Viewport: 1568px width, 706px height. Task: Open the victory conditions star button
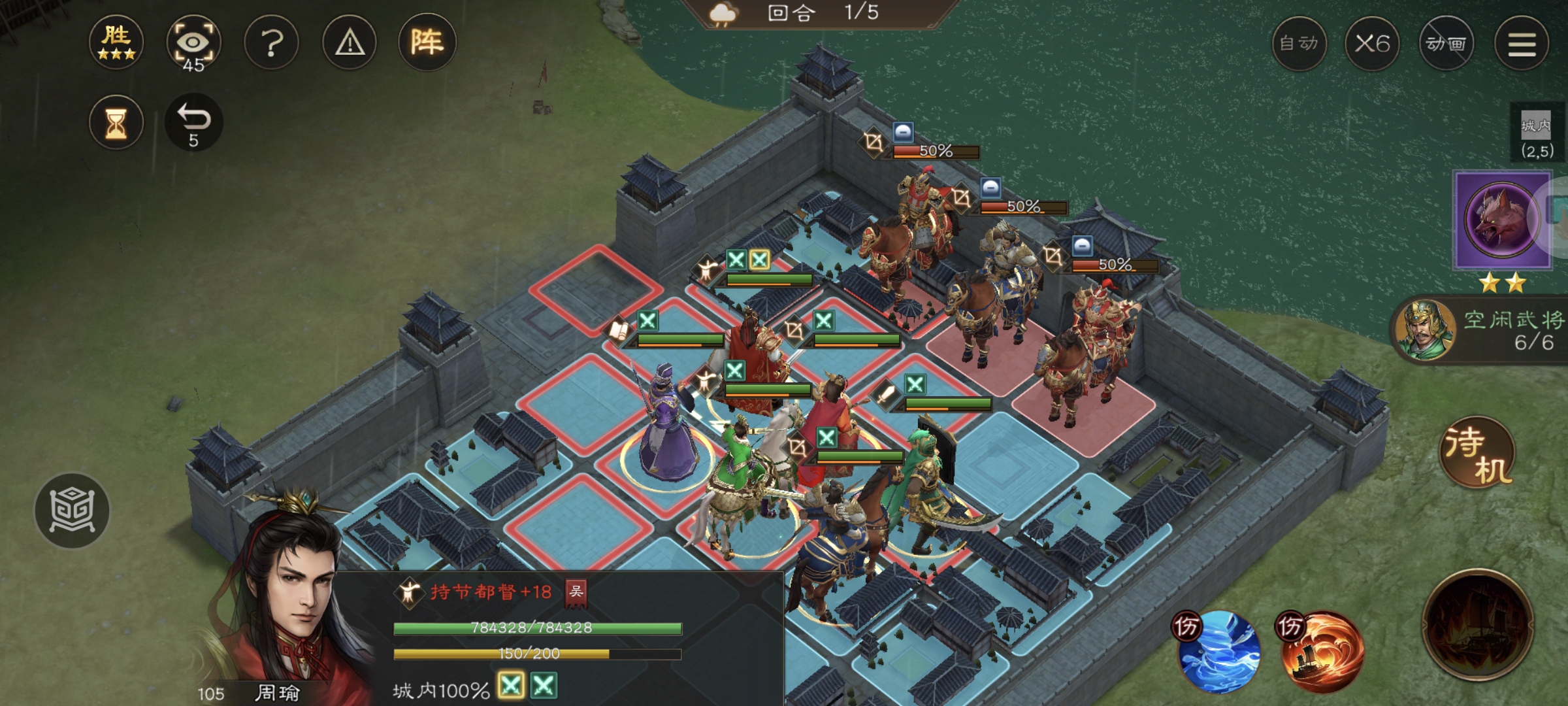click(116, 42)
